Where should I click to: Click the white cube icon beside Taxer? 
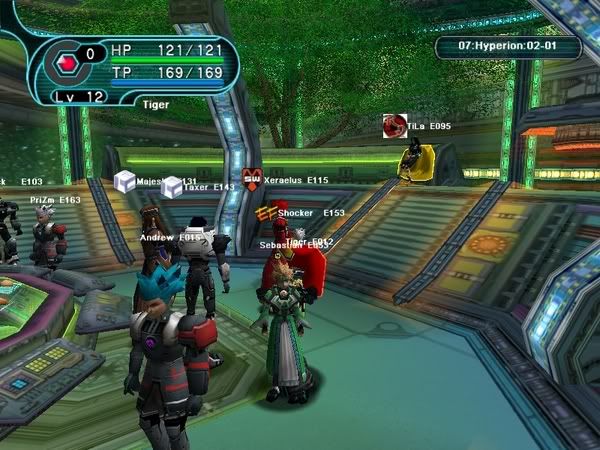pos(172,186)
